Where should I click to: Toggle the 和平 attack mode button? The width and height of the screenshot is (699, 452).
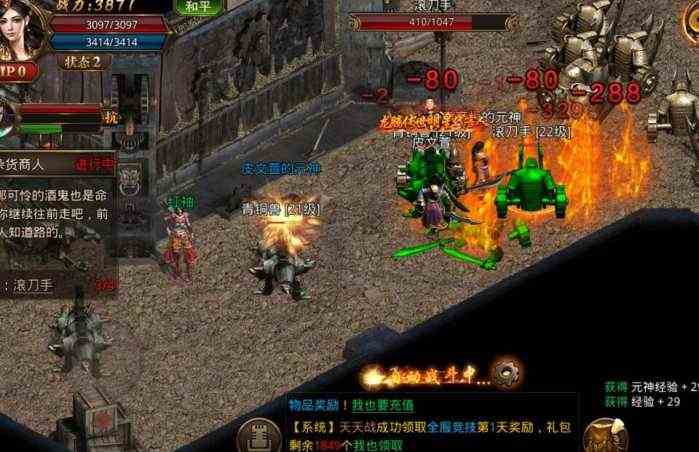197,6
